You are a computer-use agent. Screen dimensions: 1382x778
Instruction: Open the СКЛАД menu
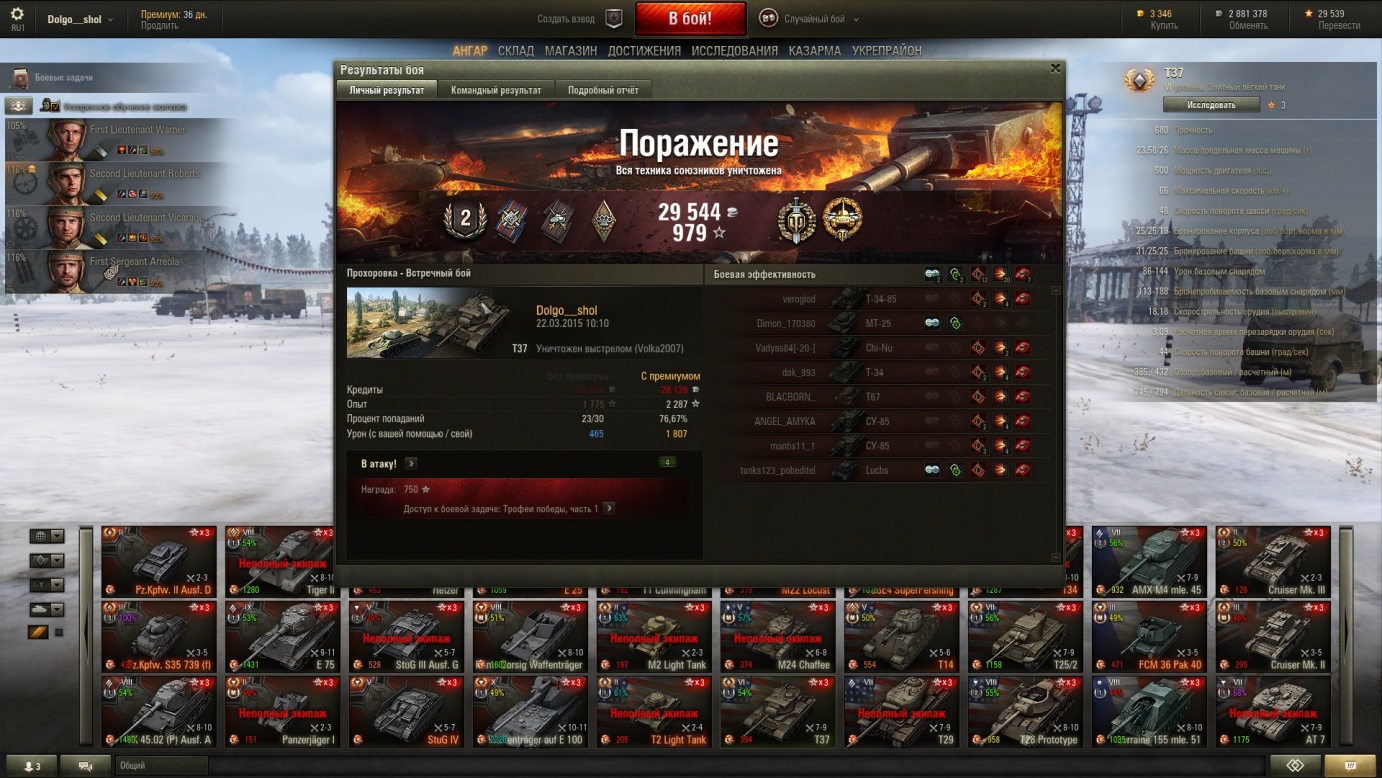click(516, 51)
